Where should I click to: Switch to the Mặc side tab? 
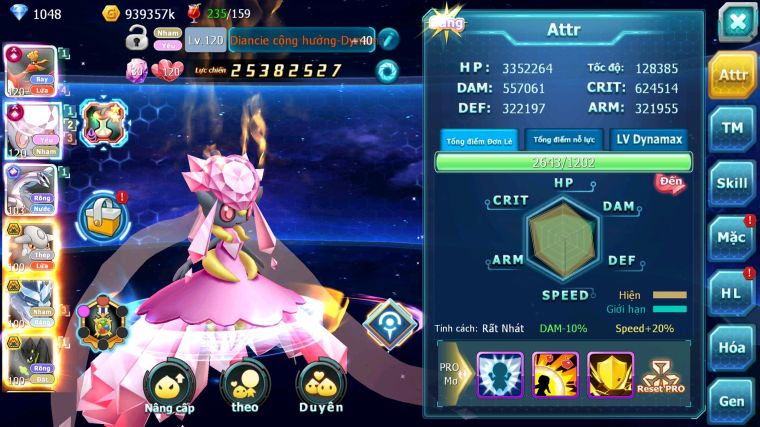coord(733,238)
